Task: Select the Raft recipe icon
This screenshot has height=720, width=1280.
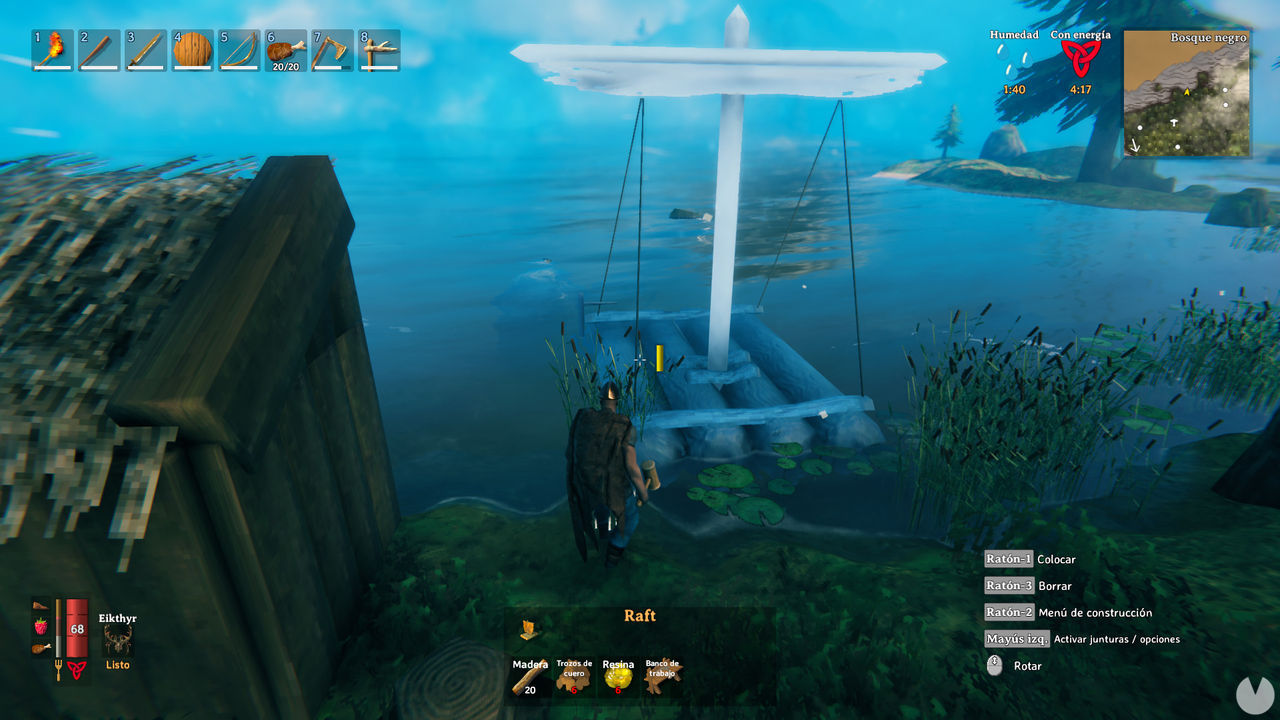Action: tap(527, 627)
